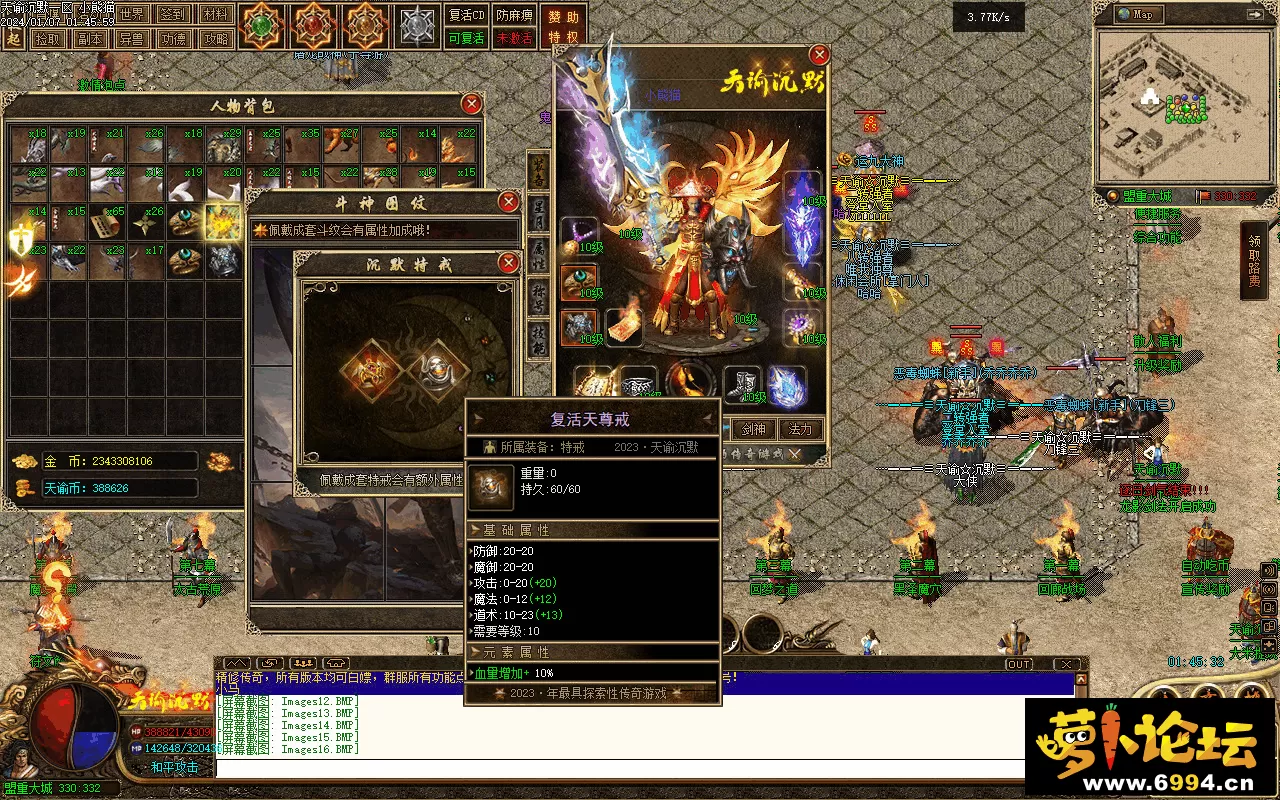This screenshot has width=1280, height=800.
Task: Close the 人物背包 inventory window
Action: pyautogui.click(x=472, y=104)
